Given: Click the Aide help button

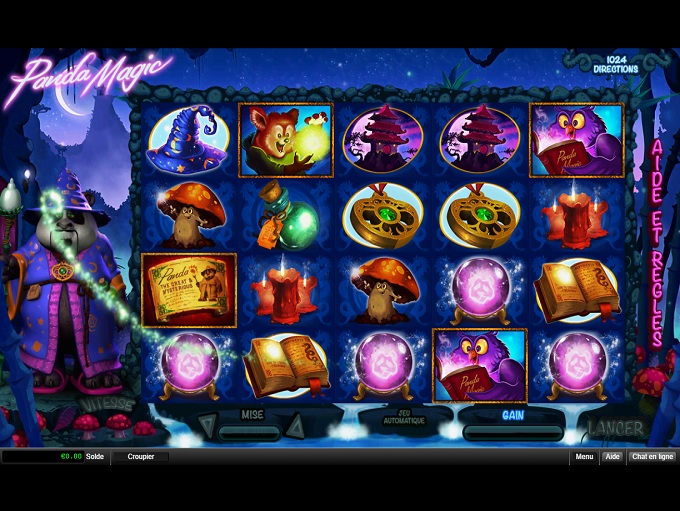Looking at the screenshot, I should (x=613, y=457).
